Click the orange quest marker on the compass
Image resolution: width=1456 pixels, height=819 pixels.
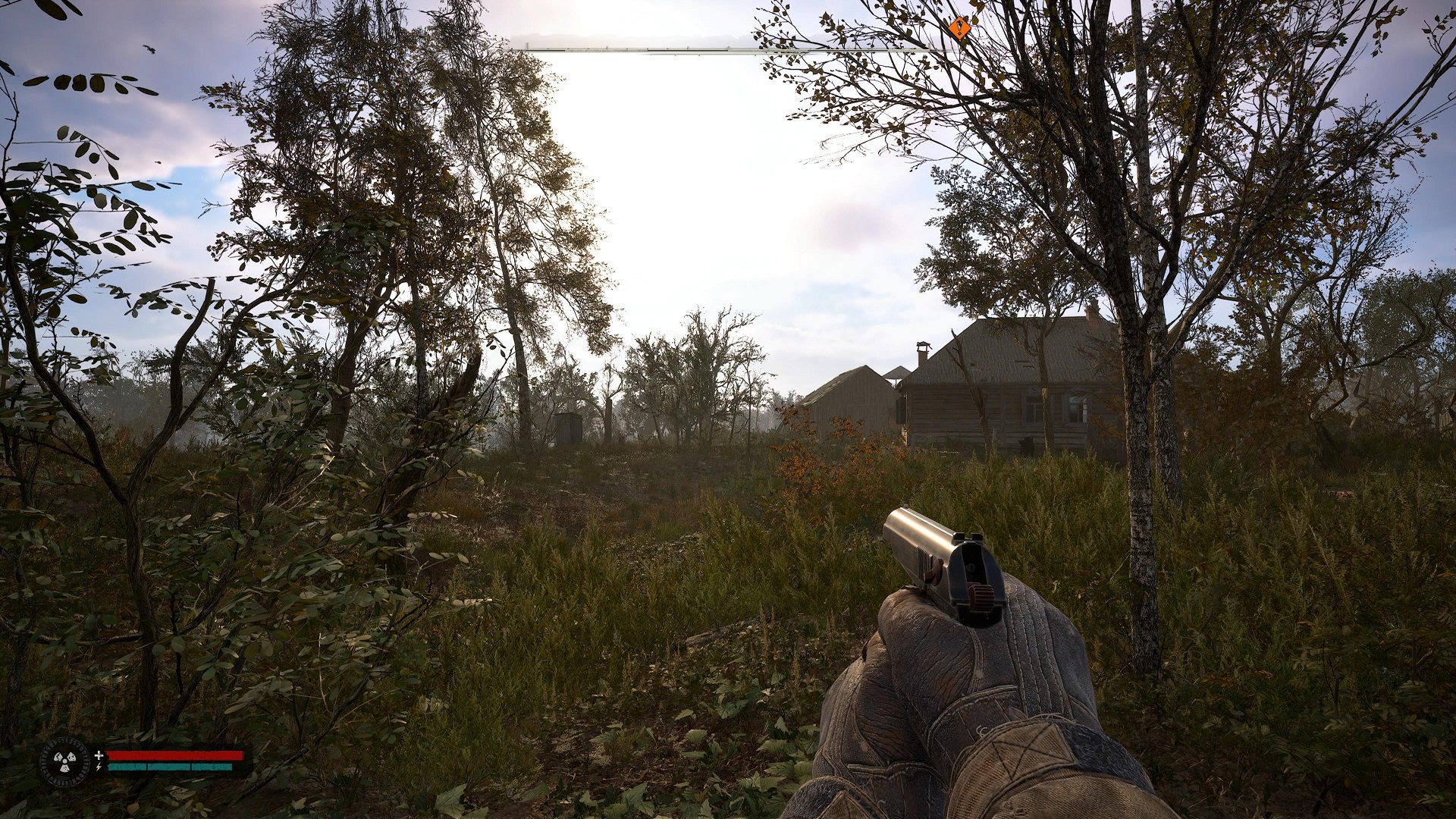click(x=960, y=29)
